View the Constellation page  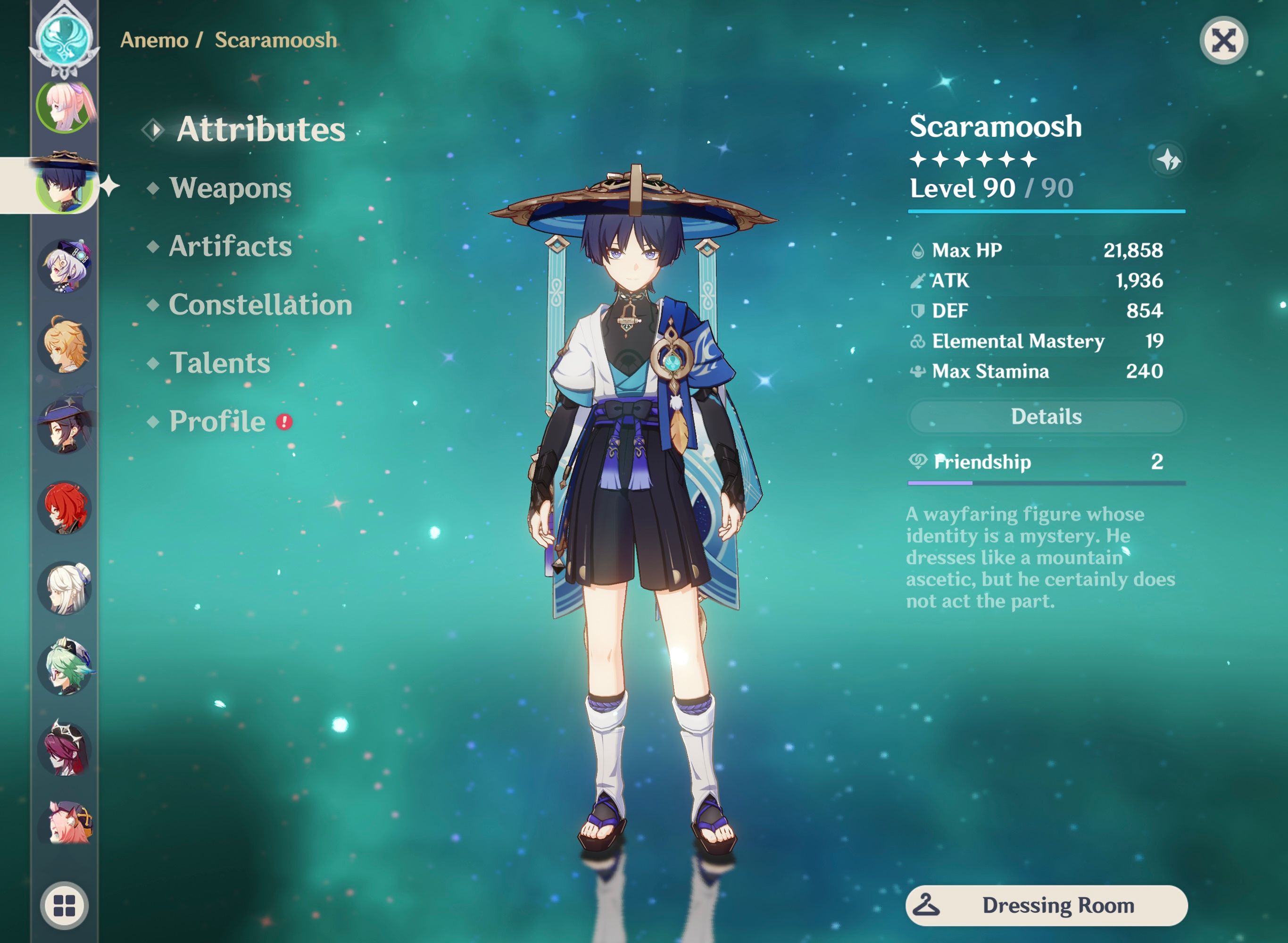point(260,305)
